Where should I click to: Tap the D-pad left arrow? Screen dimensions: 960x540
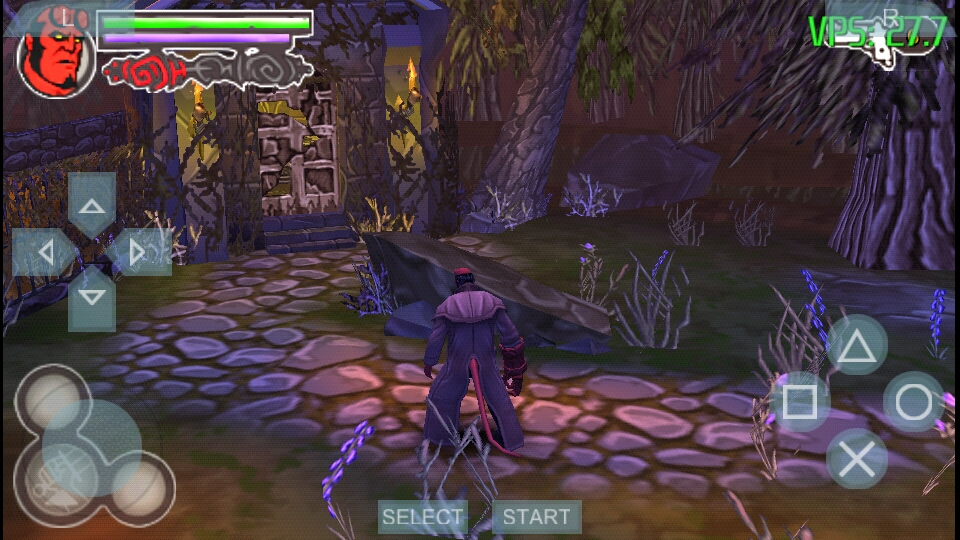click(45, 252)
